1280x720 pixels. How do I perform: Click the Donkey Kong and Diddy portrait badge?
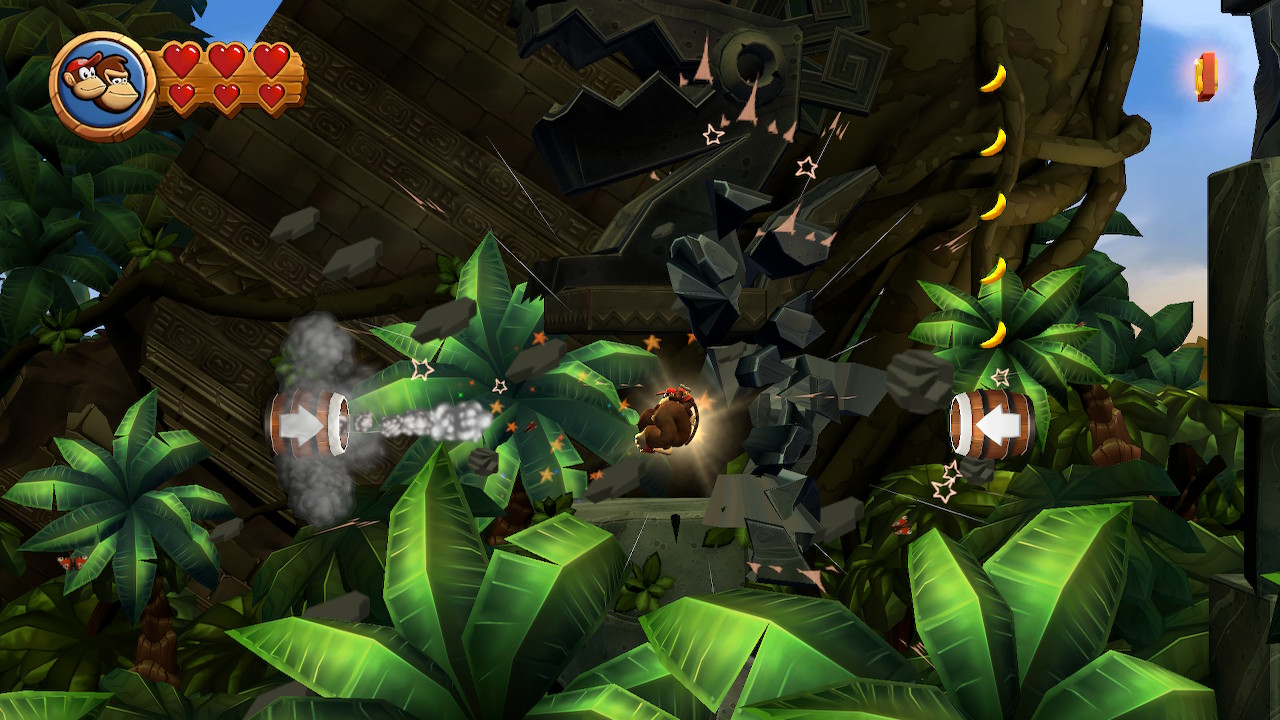coord(102,87)
